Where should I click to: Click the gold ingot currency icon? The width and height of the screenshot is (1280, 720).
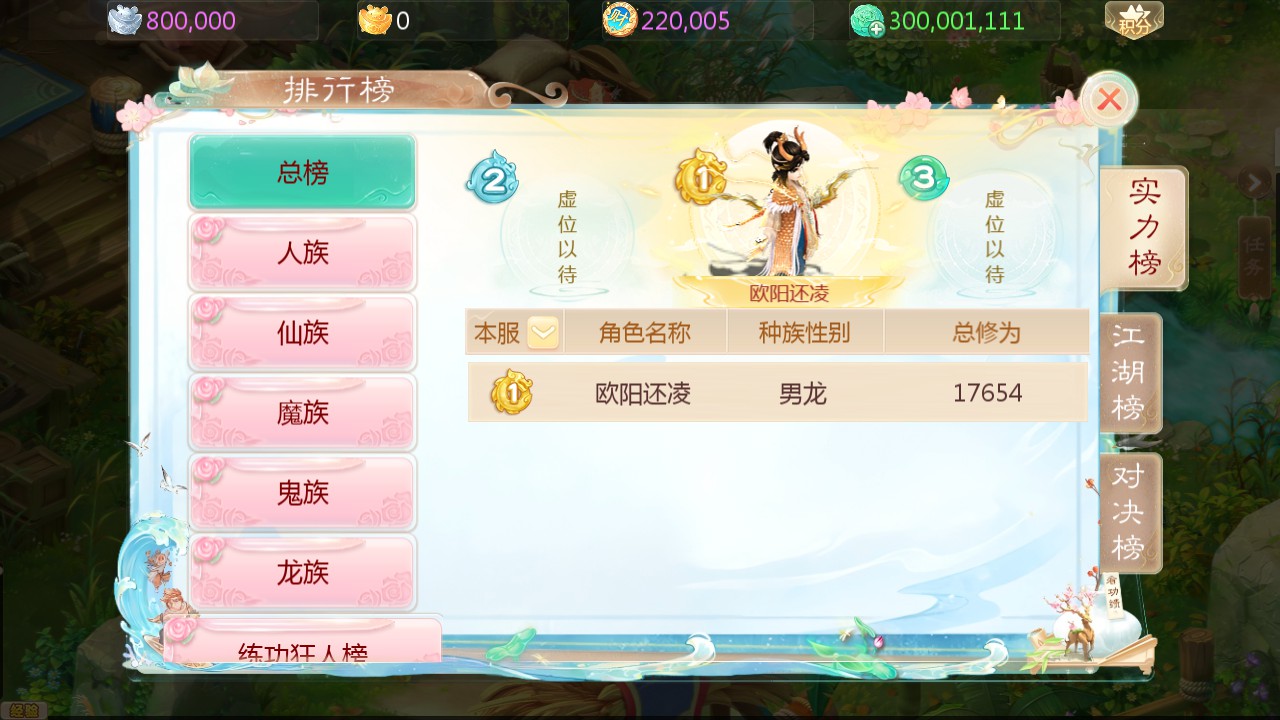pyautogui.click(x=378, y=19)
